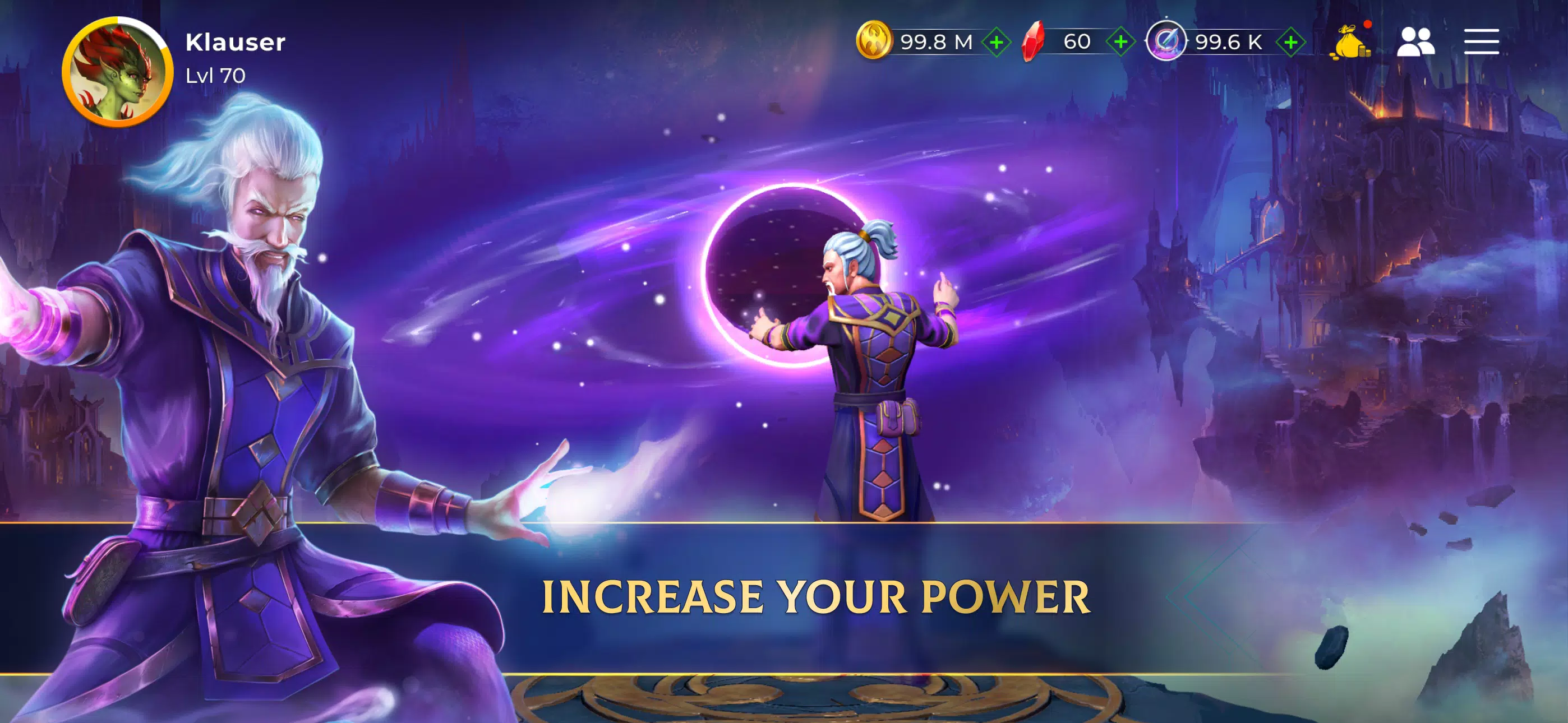Open the friends list with the people icon

click(x=1419, y=41)
